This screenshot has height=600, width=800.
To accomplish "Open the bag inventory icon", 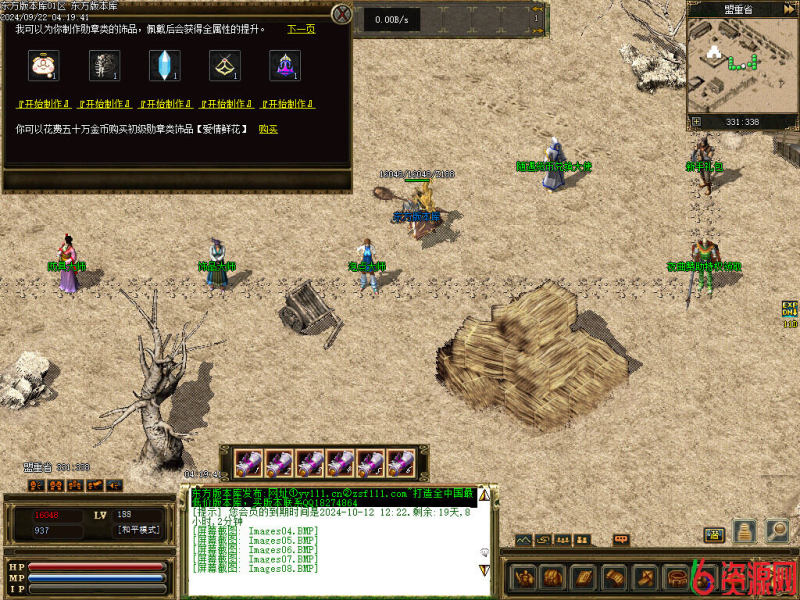I will 551,577.
